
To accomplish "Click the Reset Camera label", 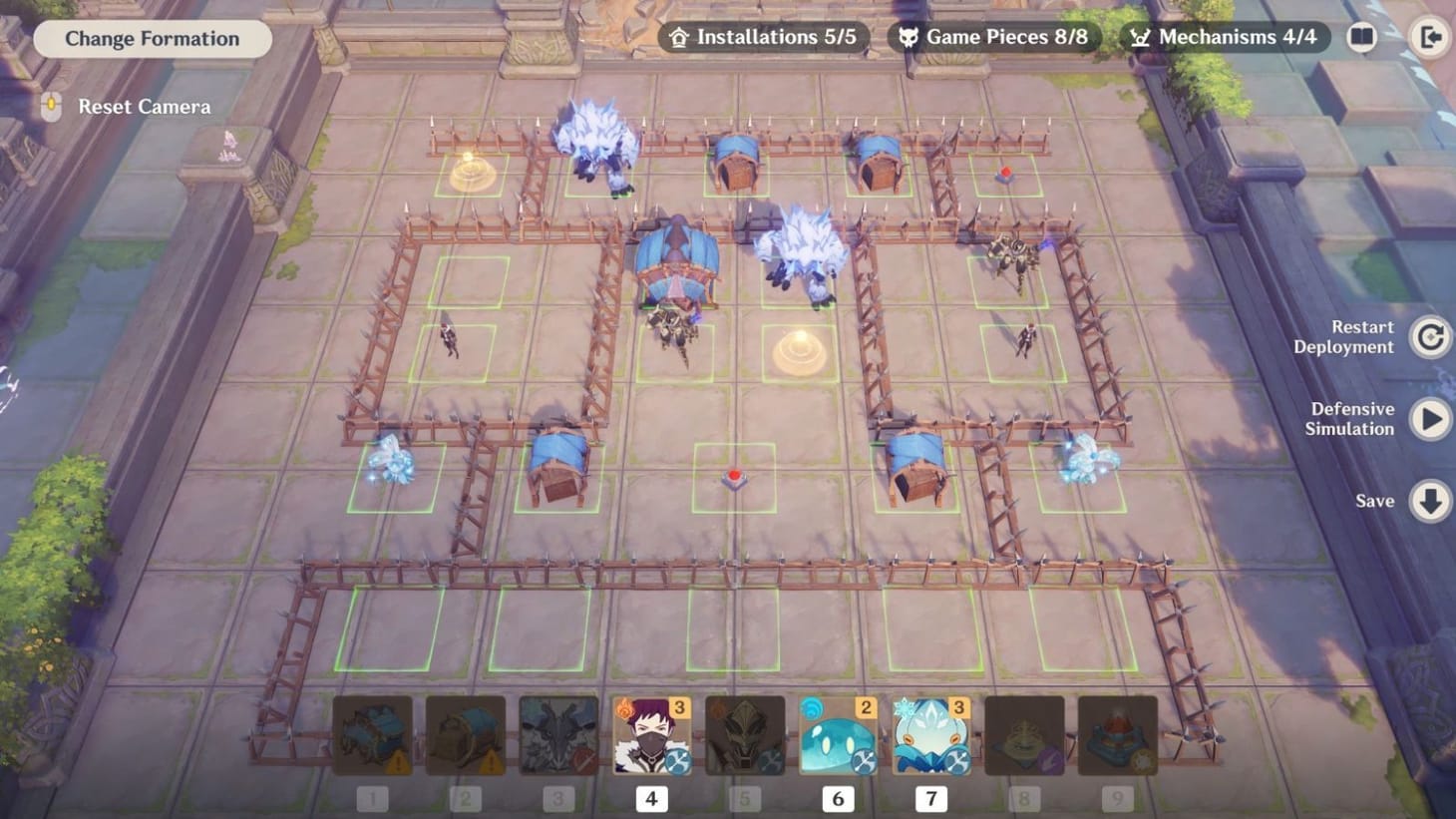I will click(144, 107).
